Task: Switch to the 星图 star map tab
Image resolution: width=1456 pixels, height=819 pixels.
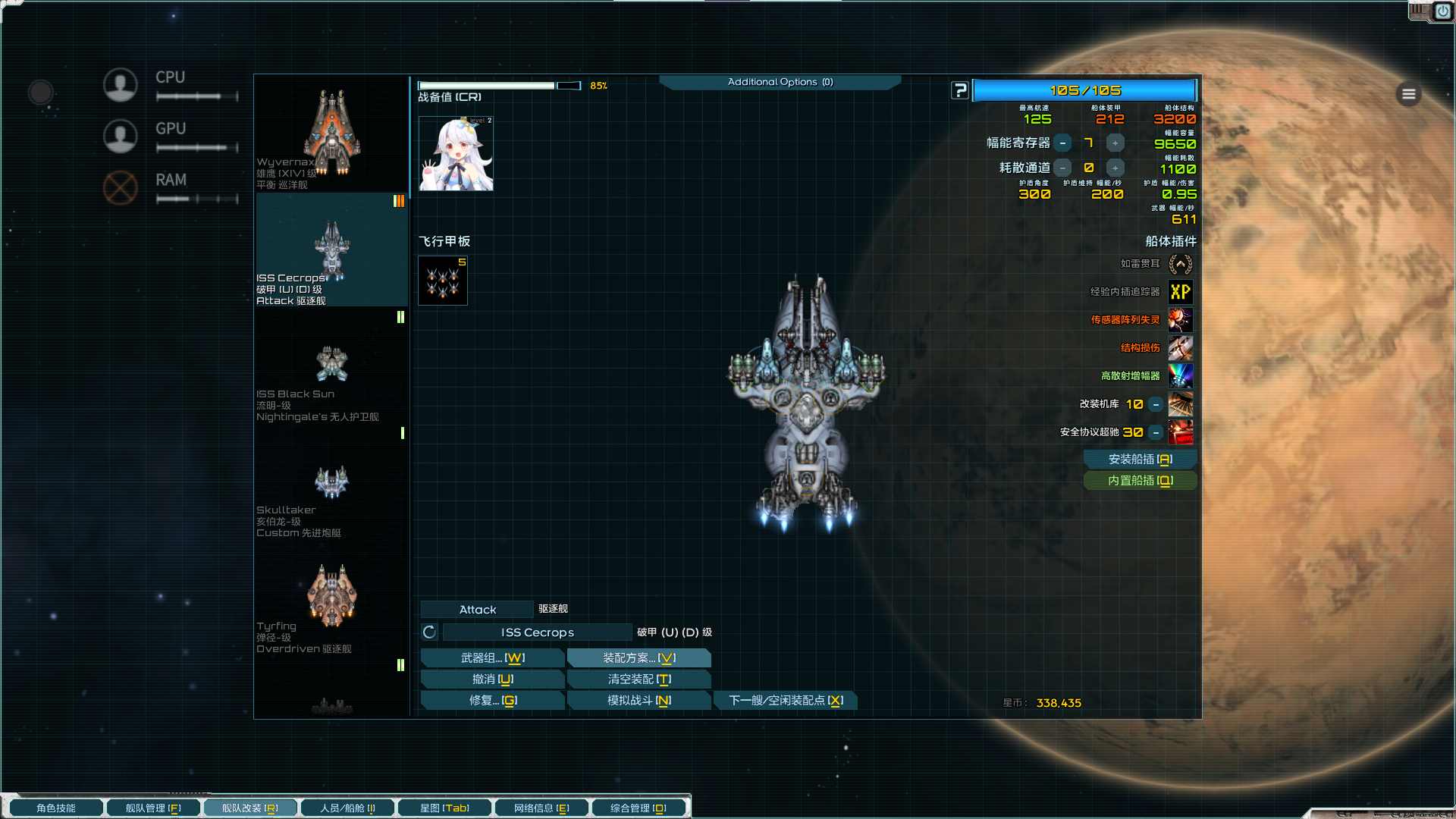Action: coord(444,808)
